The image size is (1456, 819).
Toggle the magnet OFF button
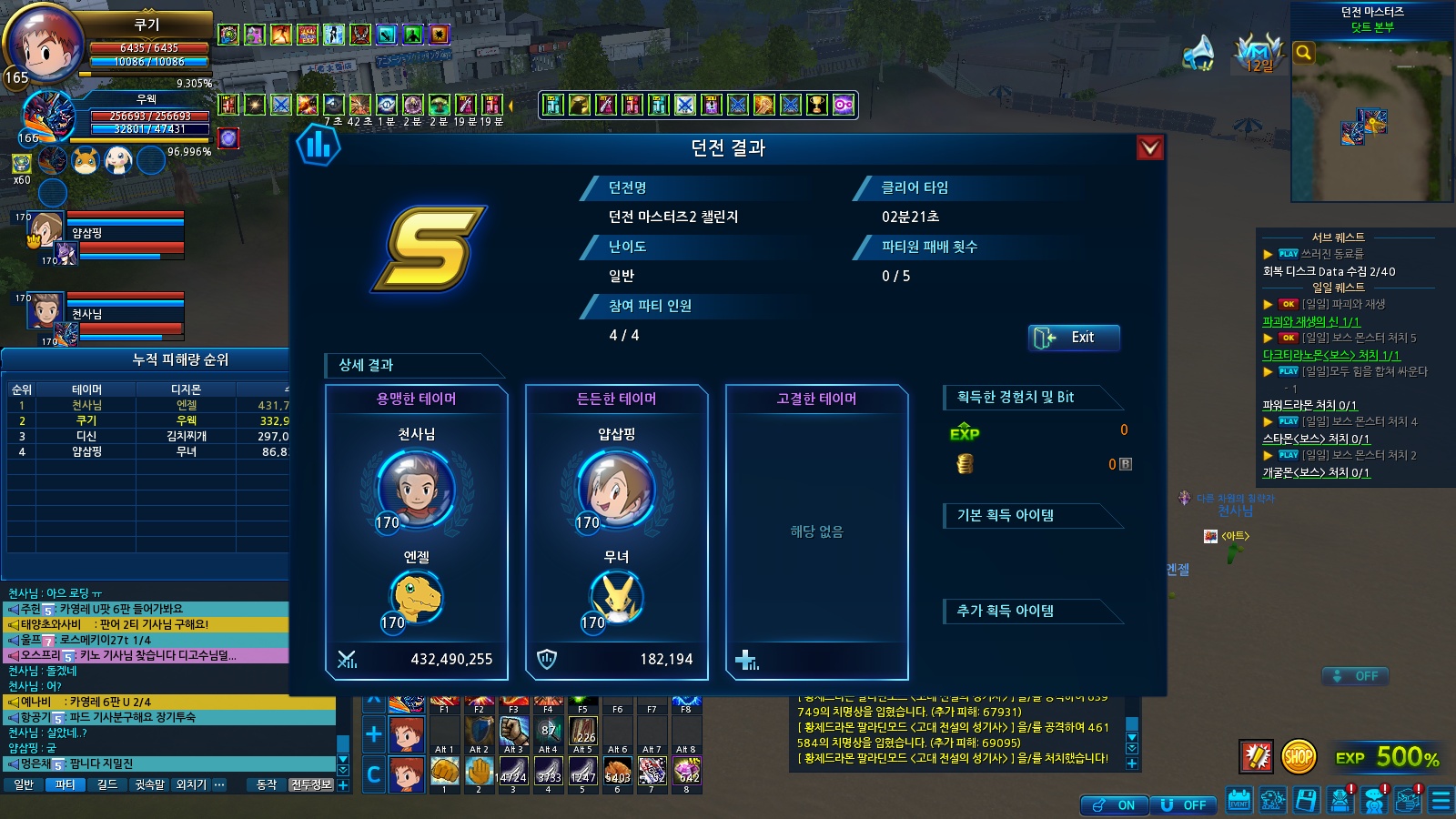[1184, 805]
